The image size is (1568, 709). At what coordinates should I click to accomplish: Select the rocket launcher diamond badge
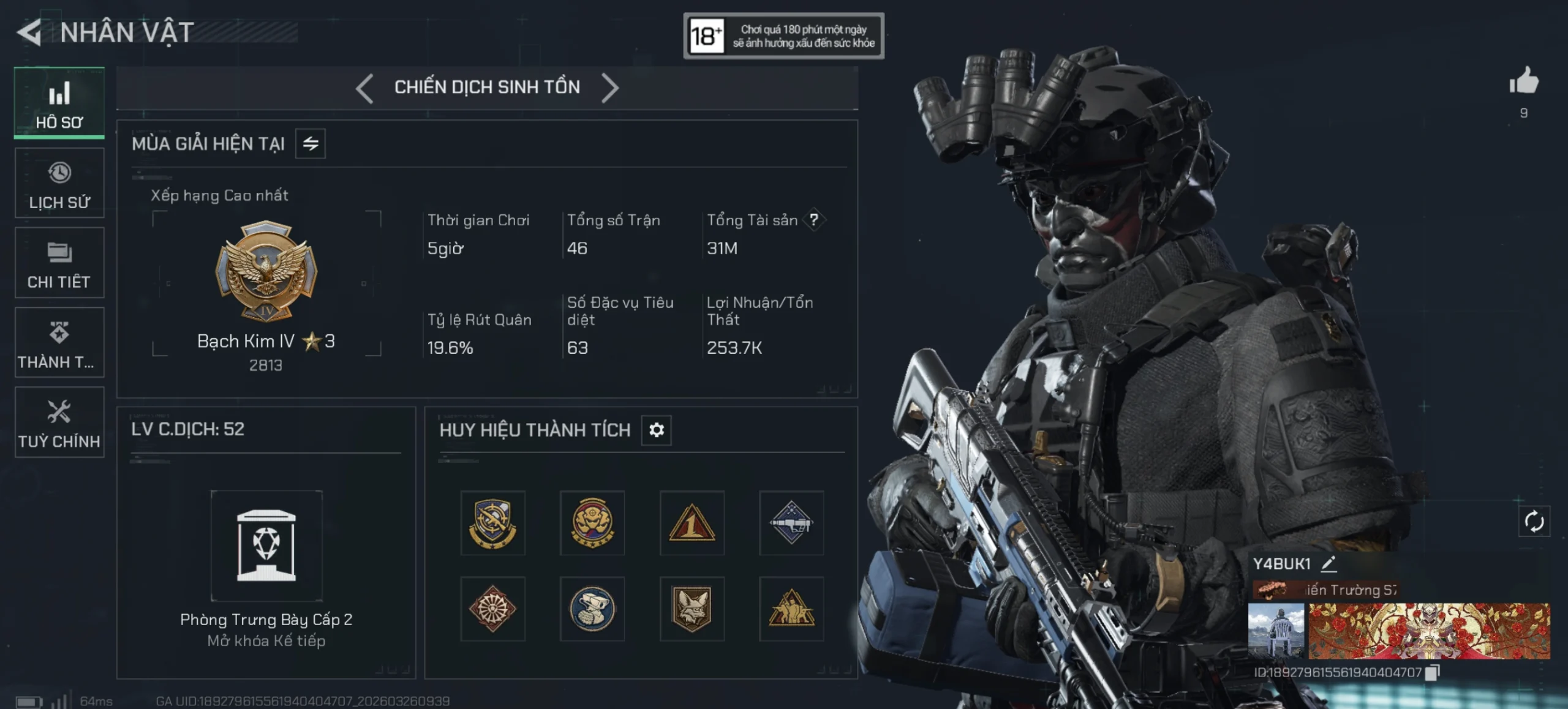pyautogui.click(x=791, y=523)
